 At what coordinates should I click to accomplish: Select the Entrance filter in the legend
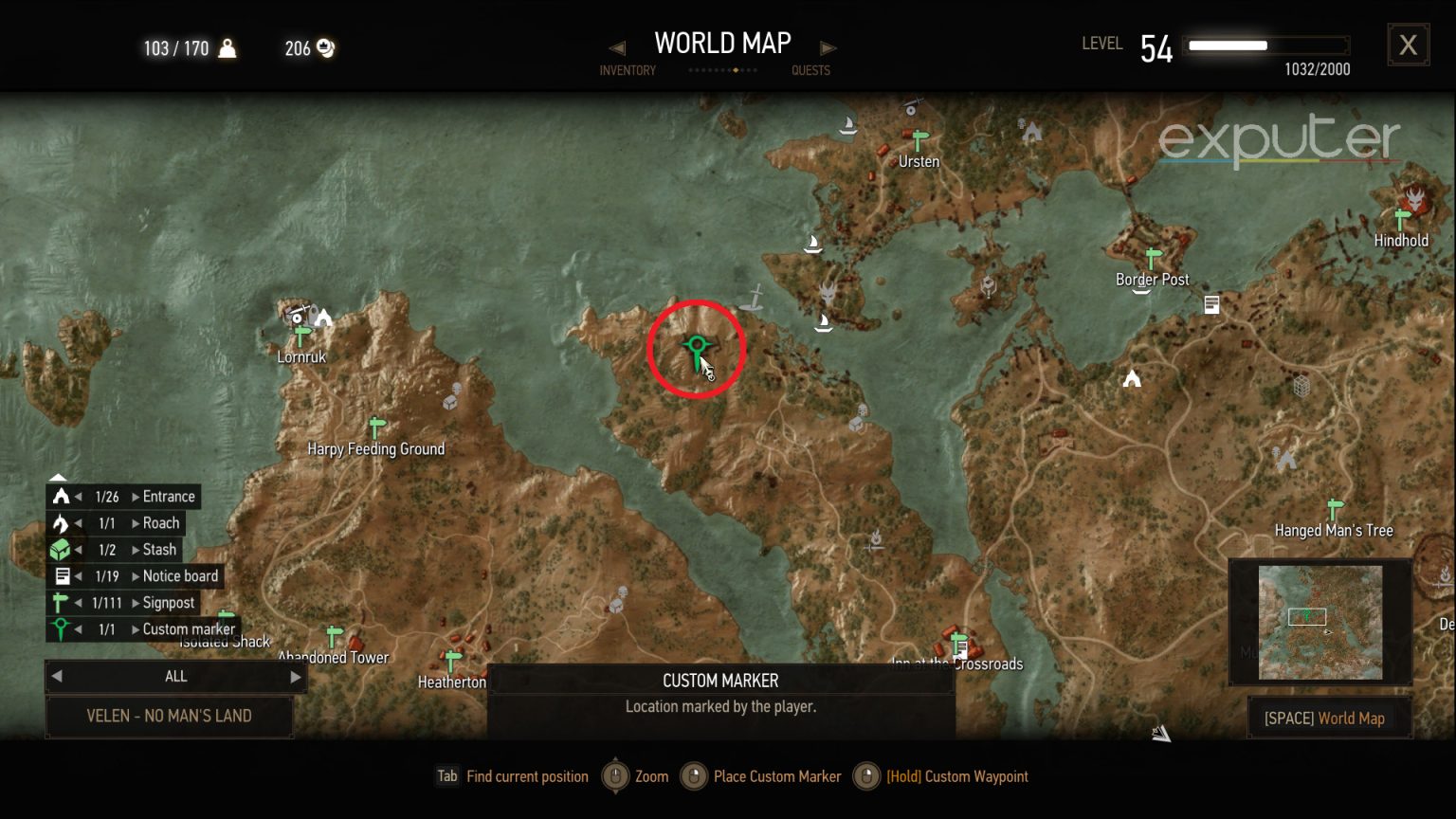coord(168,497)
